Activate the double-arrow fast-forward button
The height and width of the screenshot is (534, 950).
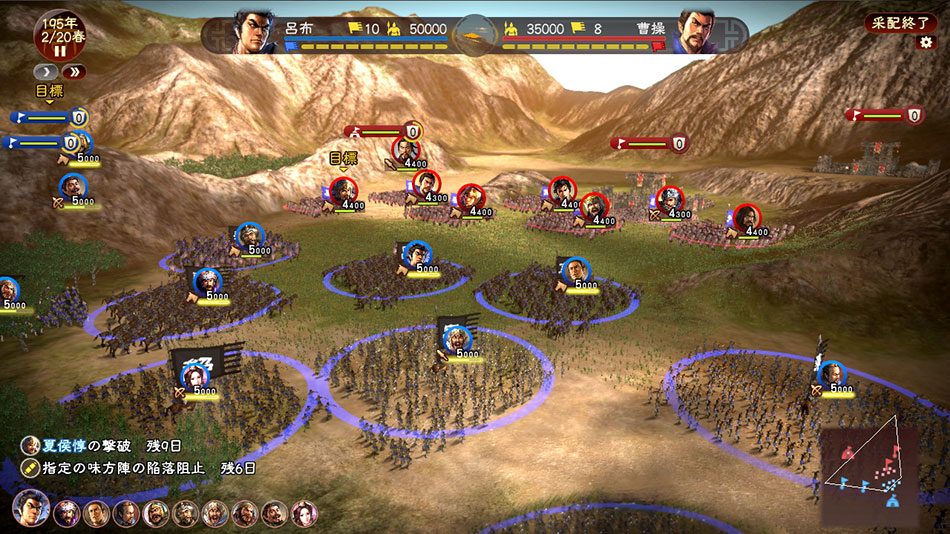(73, 72)
